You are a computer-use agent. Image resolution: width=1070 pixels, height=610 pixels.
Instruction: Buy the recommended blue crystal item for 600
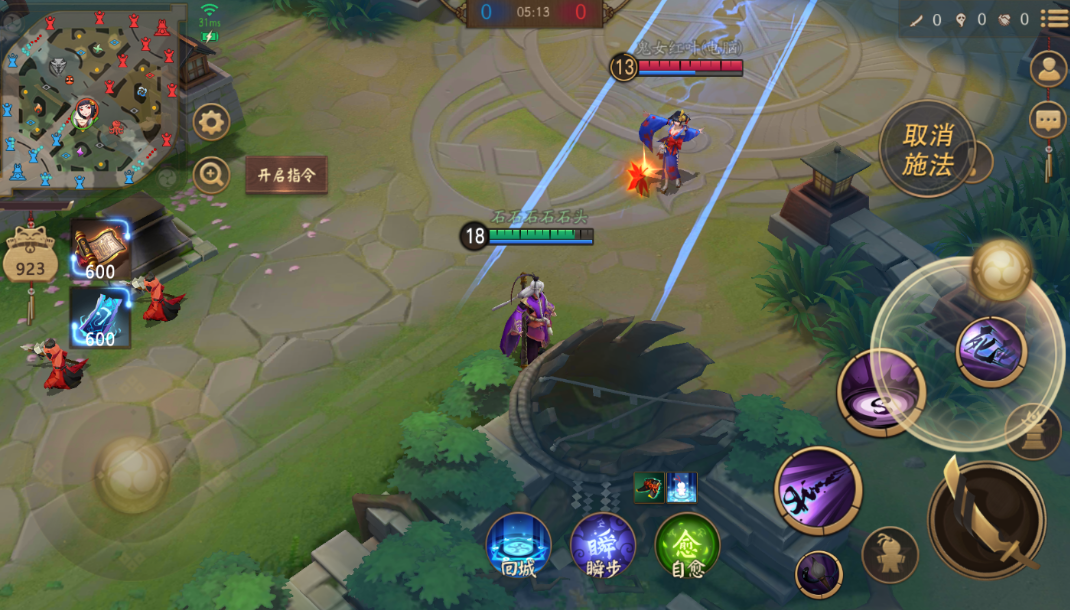(x=100, y=316)
